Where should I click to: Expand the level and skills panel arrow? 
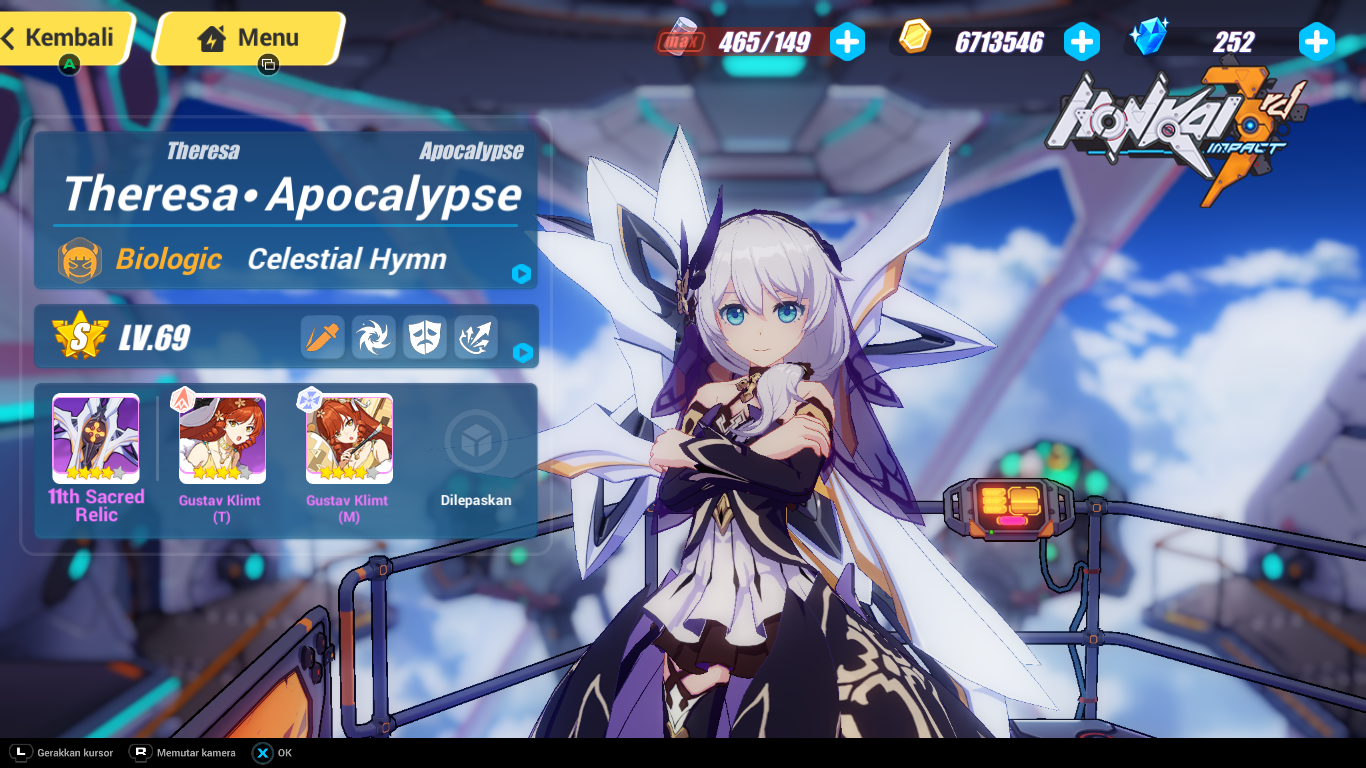coord(521,352)
